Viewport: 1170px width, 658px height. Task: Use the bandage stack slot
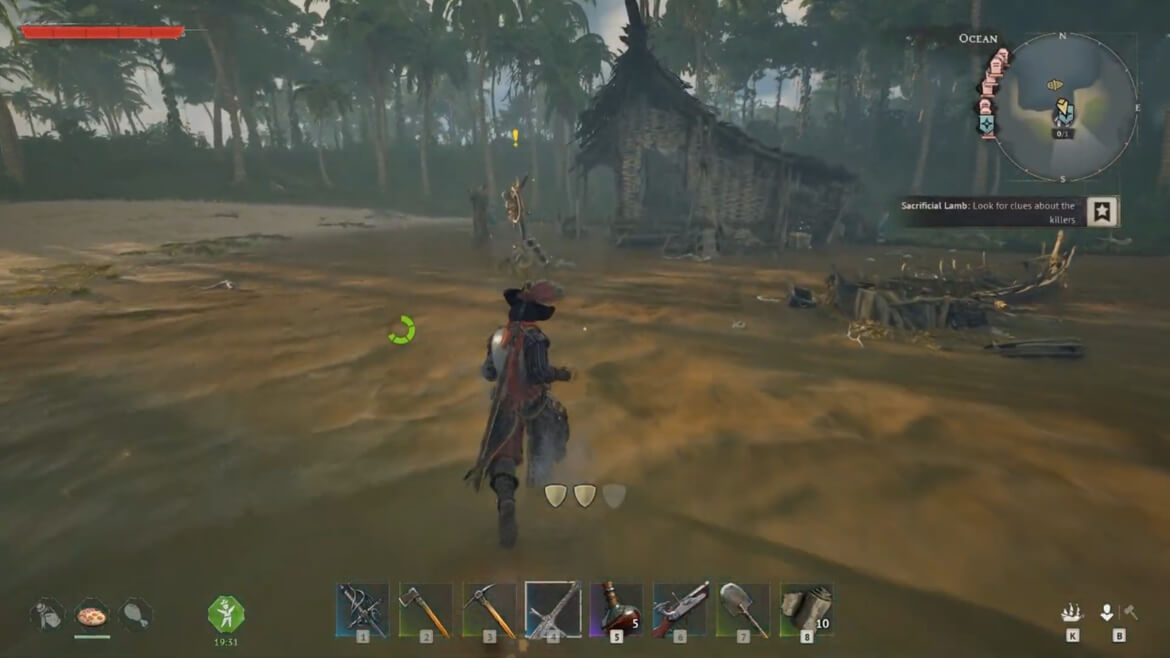tap(806, 610)
